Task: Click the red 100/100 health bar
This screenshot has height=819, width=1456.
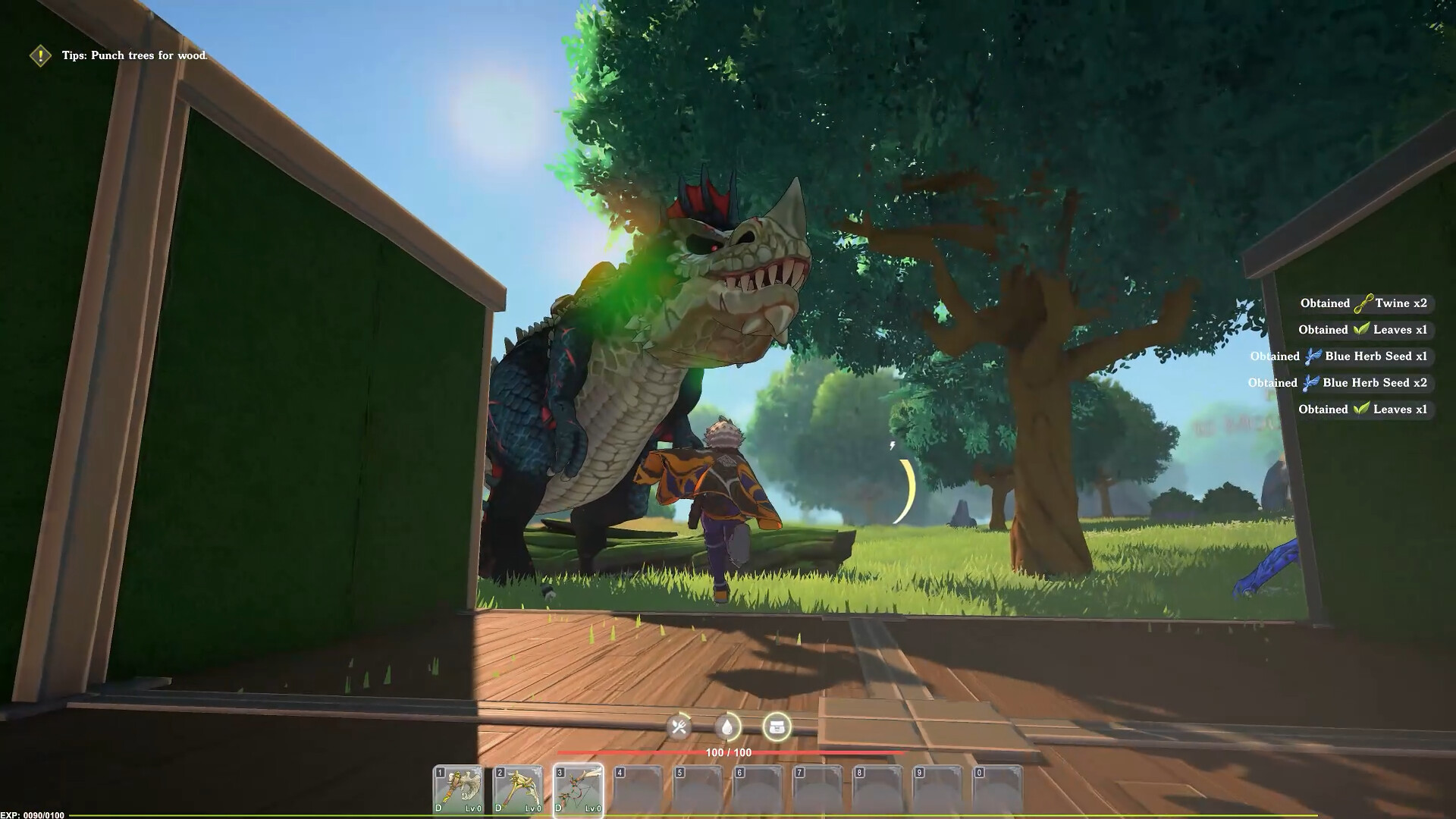Action: coord(728,753)
